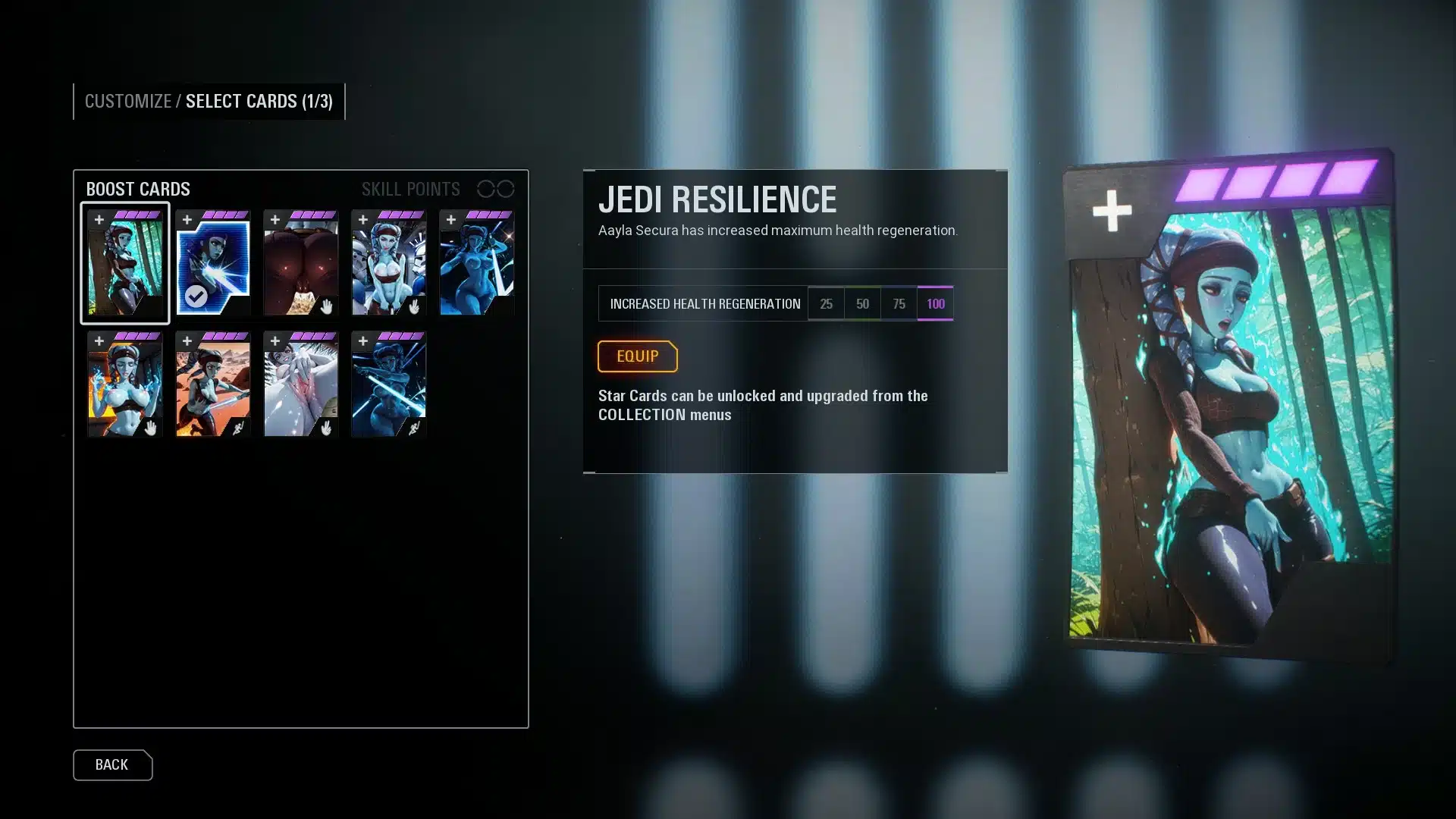Select the highlighted forest-background boost card
This screenshot has width=1456, height=819.
125,263
